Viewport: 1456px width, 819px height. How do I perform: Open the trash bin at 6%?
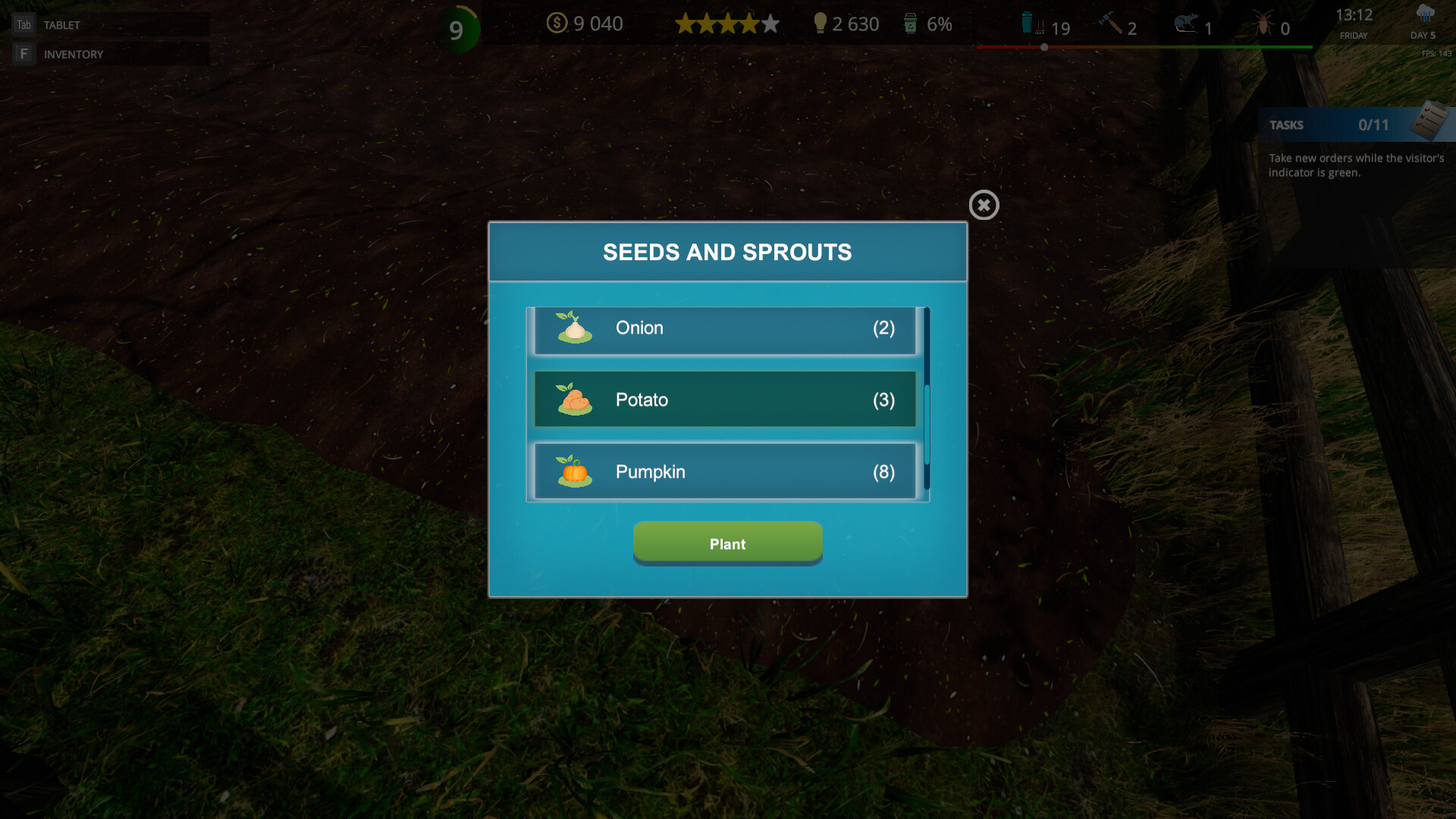[909, 24]
